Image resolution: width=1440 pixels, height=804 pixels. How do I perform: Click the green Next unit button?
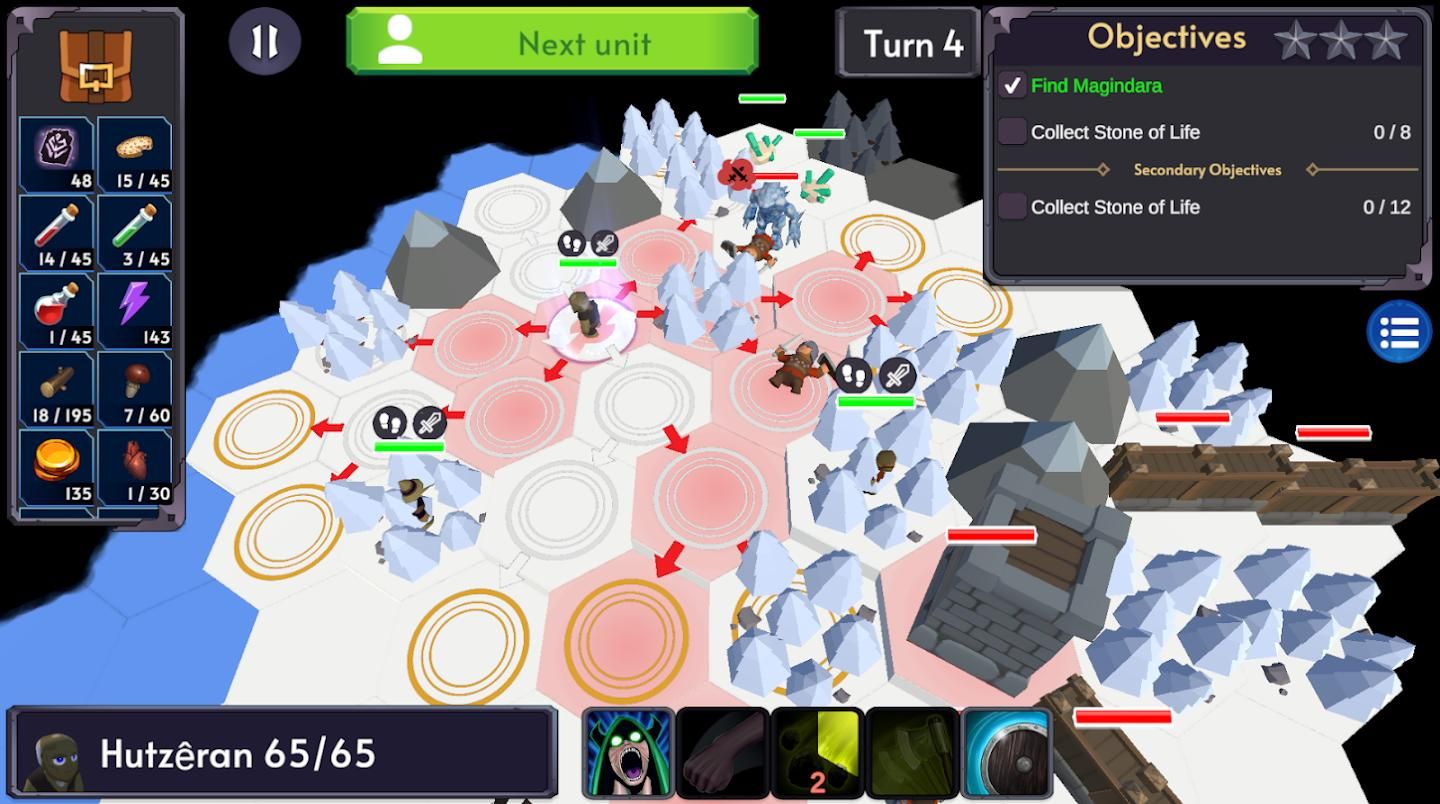tap(552, 42)
